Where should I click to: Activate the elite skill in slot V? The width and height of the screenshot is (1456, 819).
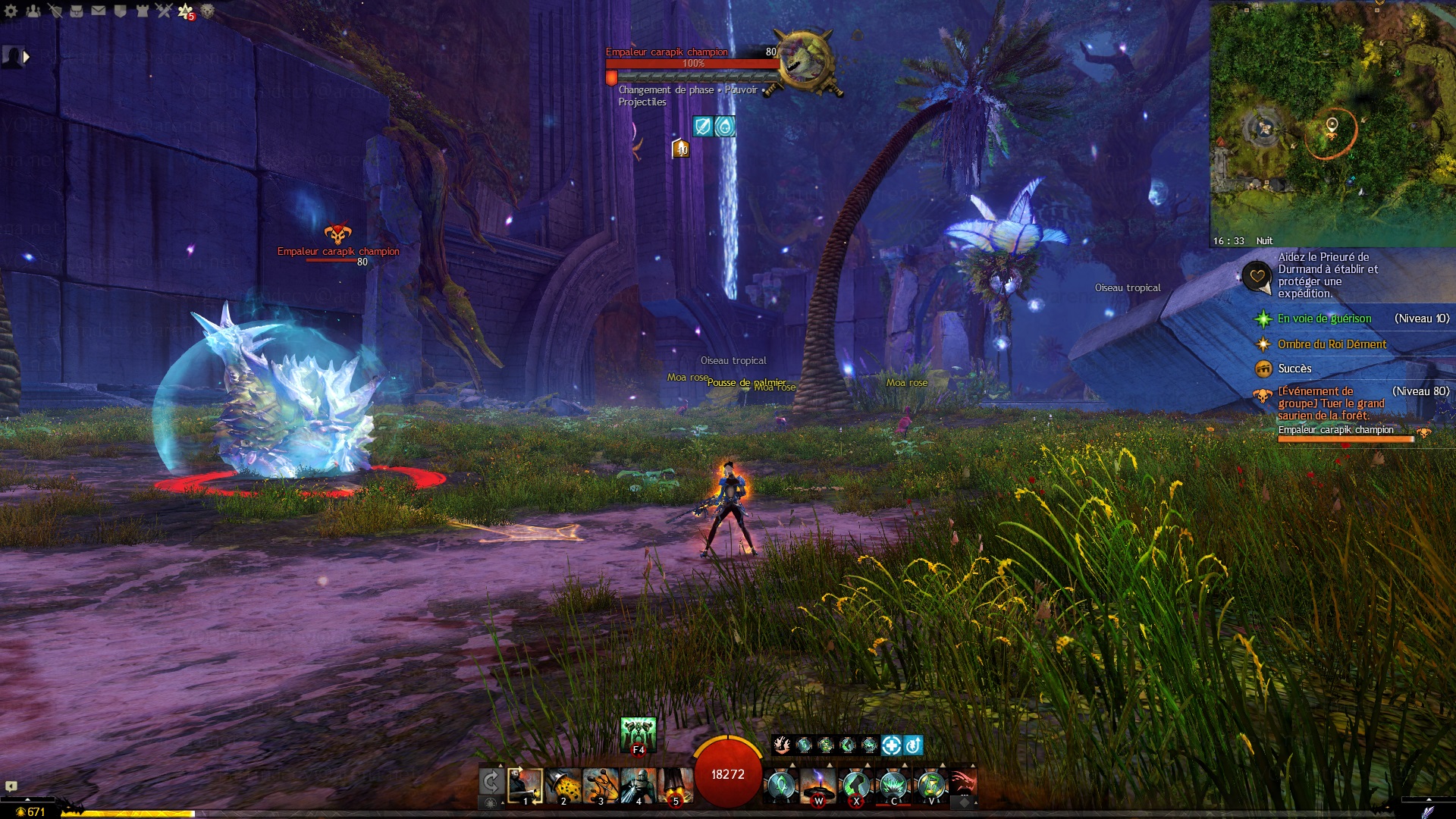(931, 786)
